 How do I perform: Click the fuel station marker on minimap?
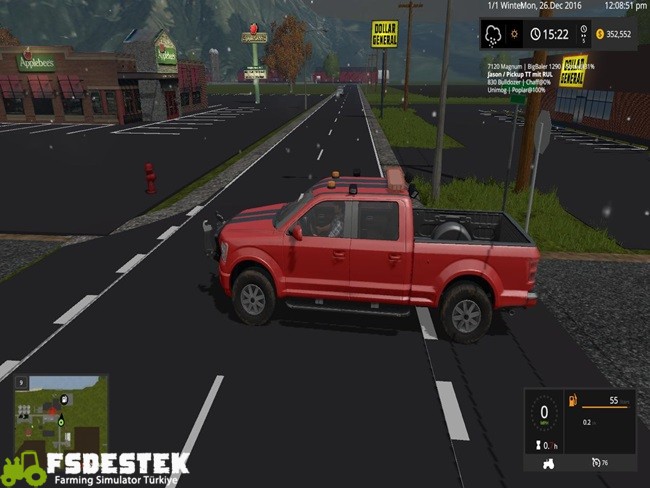pos(64,400)
